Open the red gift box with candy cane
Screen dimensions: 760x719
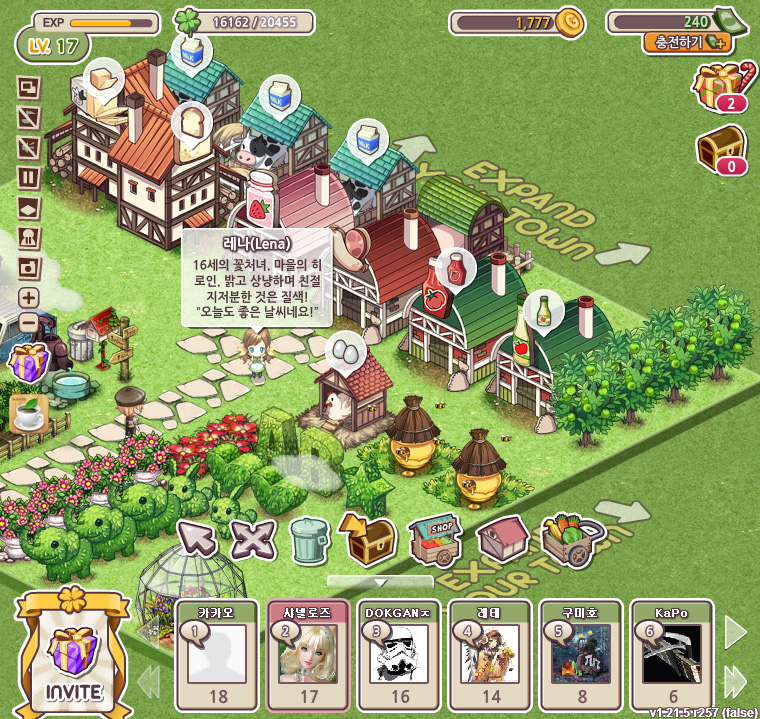coord(725,84)
